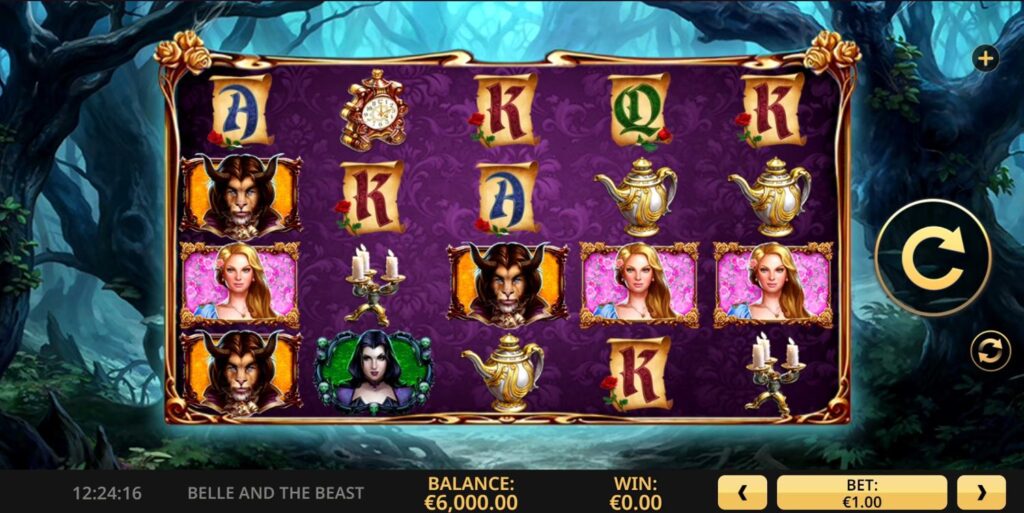This screenshot has height=513, width=1024.
Task: Spin the reels with the large arrow button
Action: [x=932, y=257]
